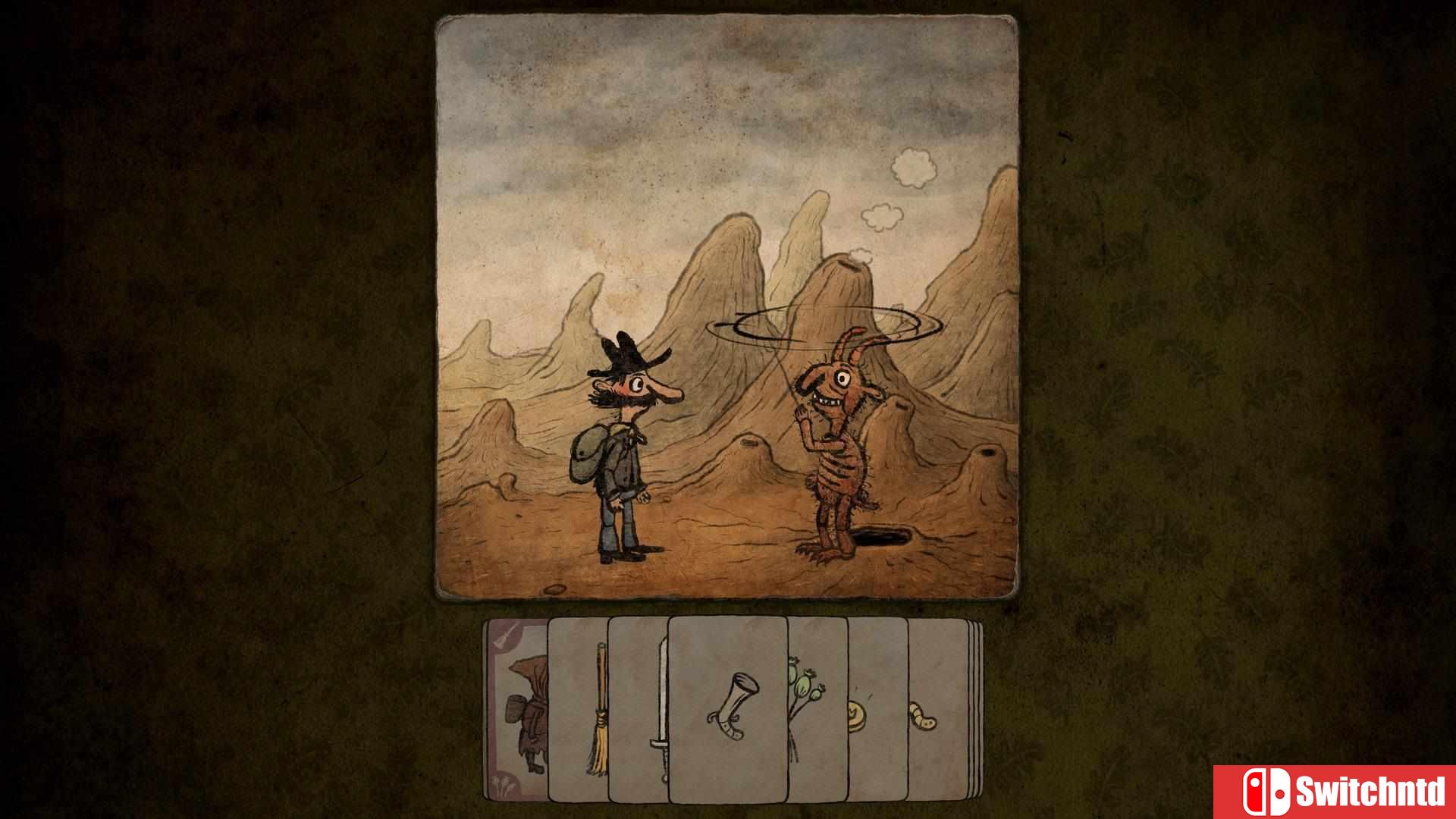Viewport: 1456px width, 819px height.
Task: Click the pilgrim's green backpack
Action: tap(585, 453)
